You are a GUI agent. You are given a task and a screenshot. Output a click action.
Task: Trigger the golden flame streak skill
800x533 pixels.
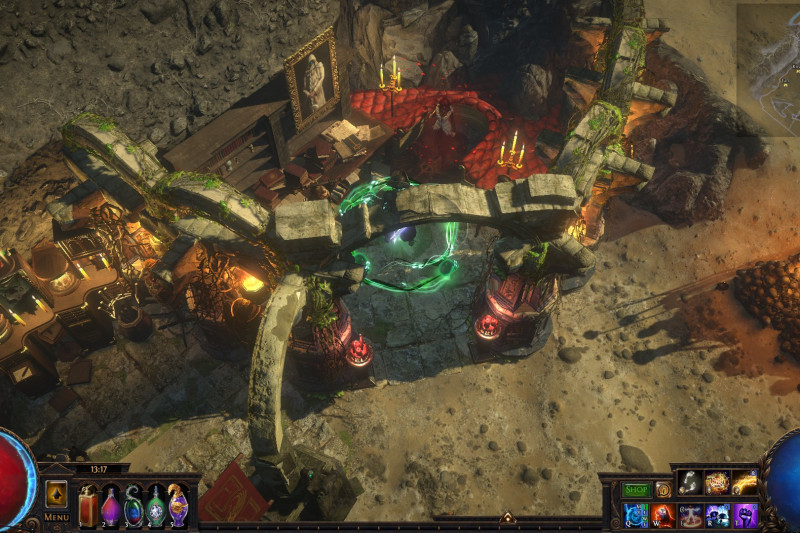coord(744,483)
